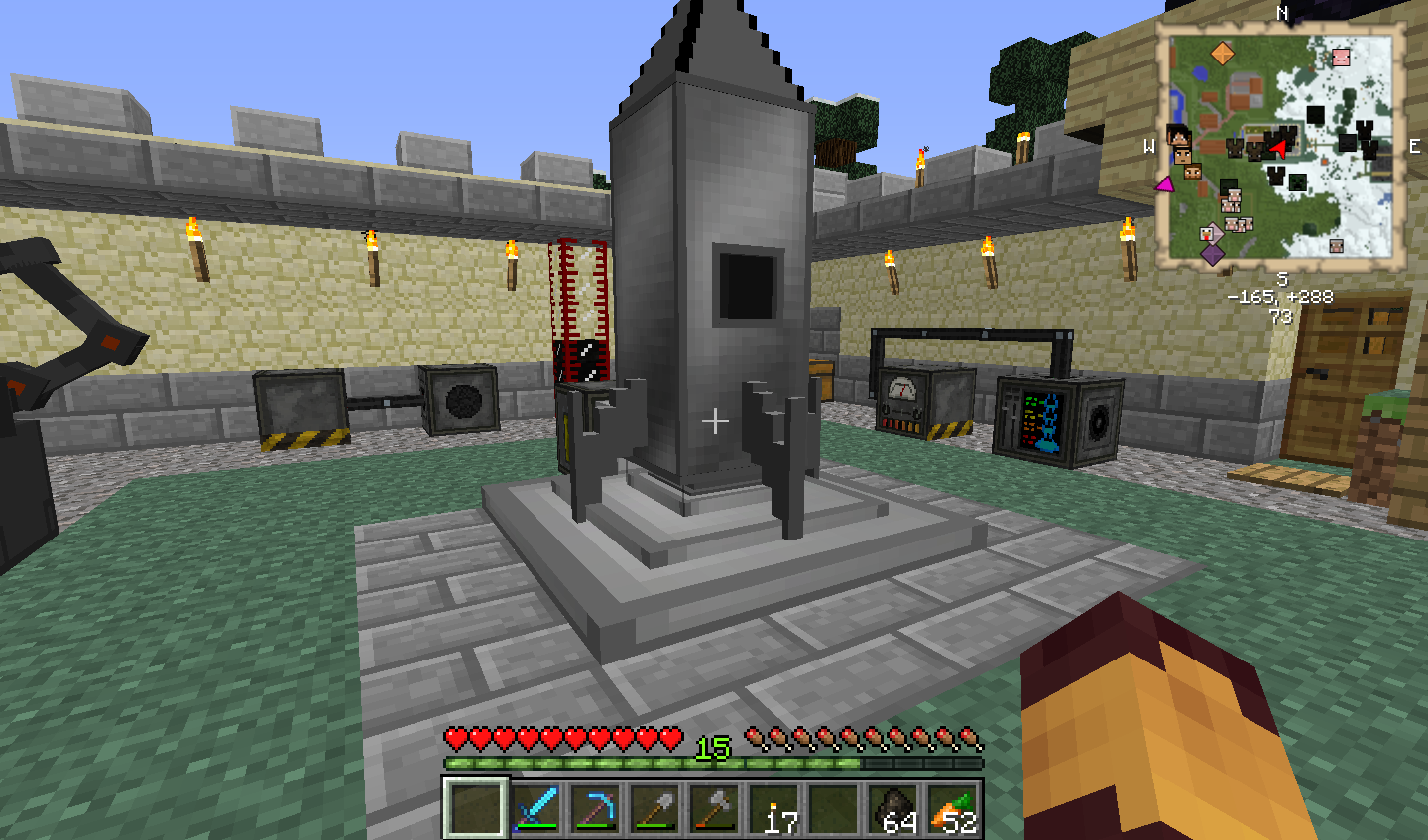Click the creeper face icon on the minimap
The height and width of the screenshot is (840, 1428).
click(1296, 184)
